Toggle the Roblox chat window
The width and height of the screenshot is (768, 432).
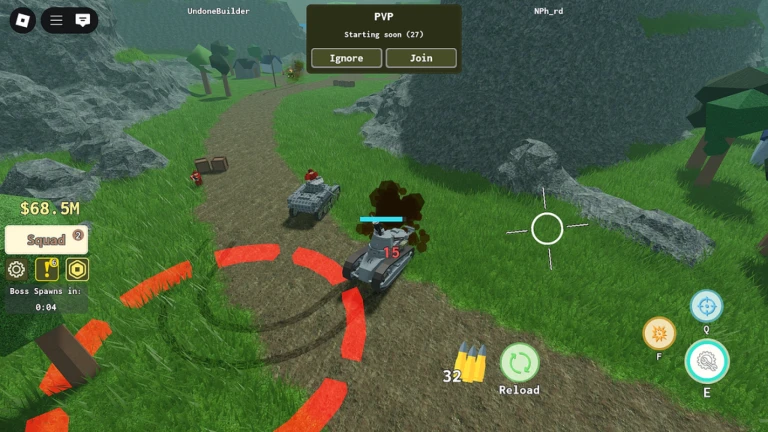83,20
